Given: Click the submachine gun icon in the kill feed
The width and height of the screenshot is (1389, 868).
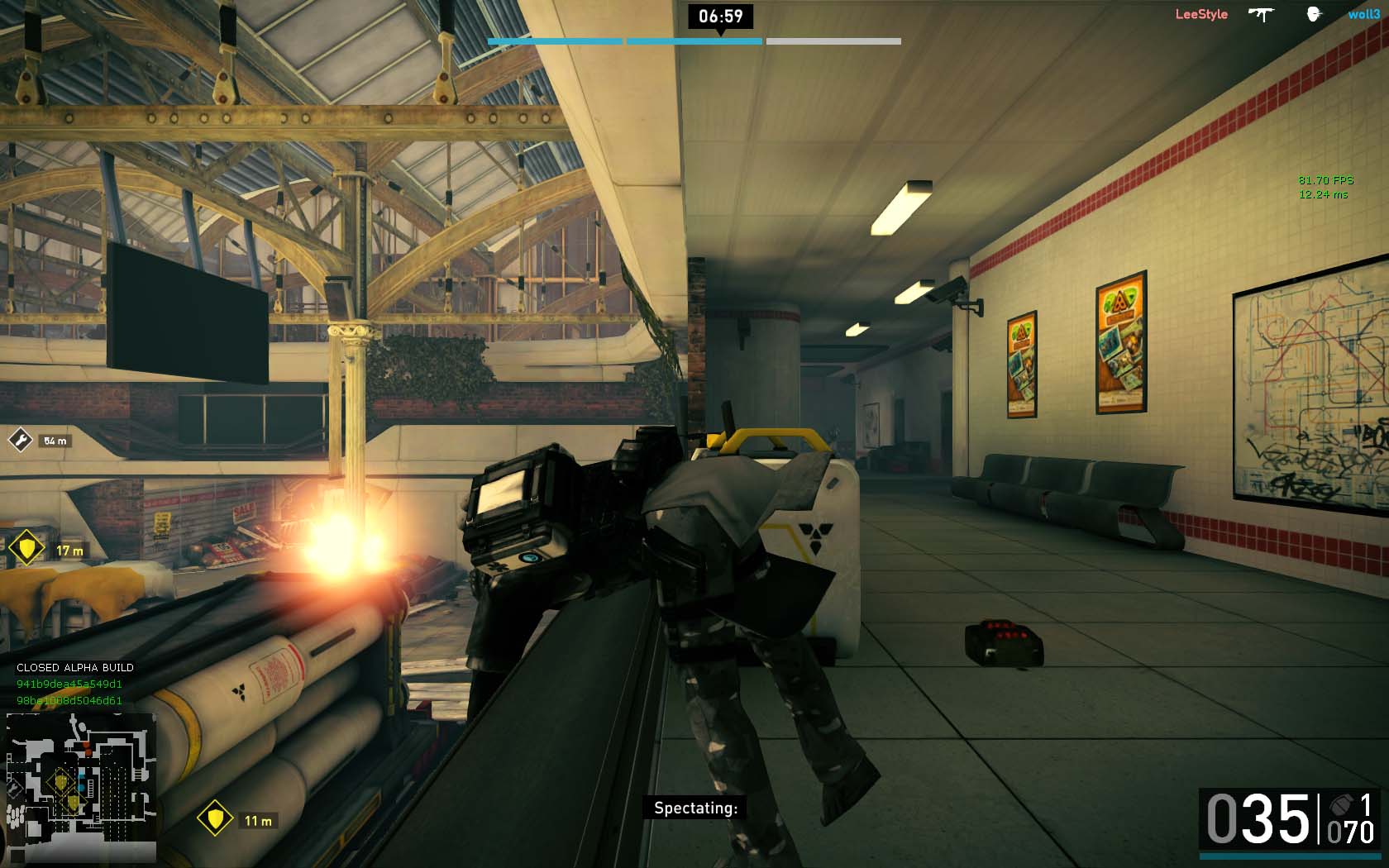Looking at the screenshot, I should point(1261,14).
